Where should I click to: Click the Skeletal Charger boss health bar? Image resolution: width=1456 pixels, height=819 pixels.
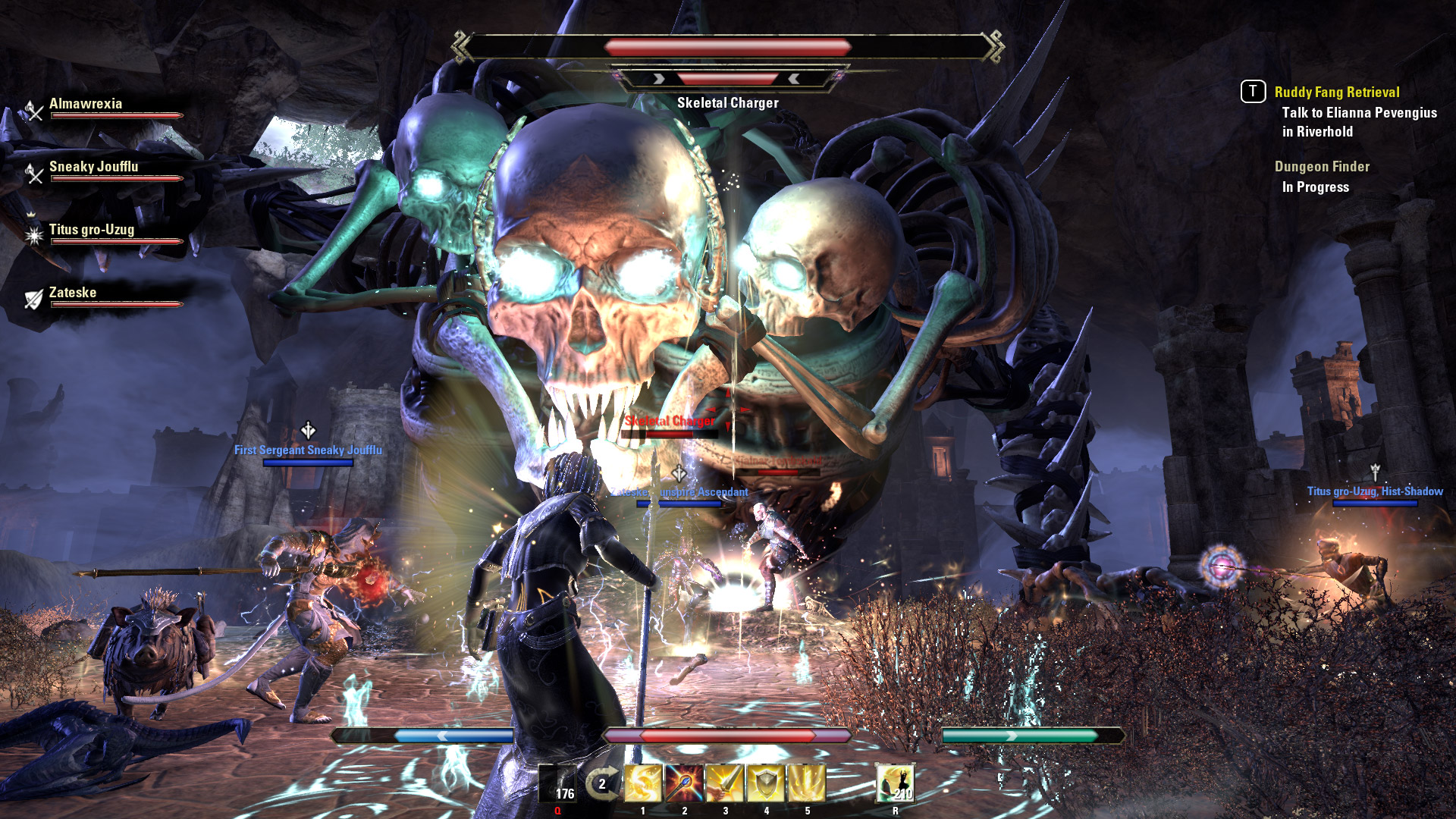[728, 45]
